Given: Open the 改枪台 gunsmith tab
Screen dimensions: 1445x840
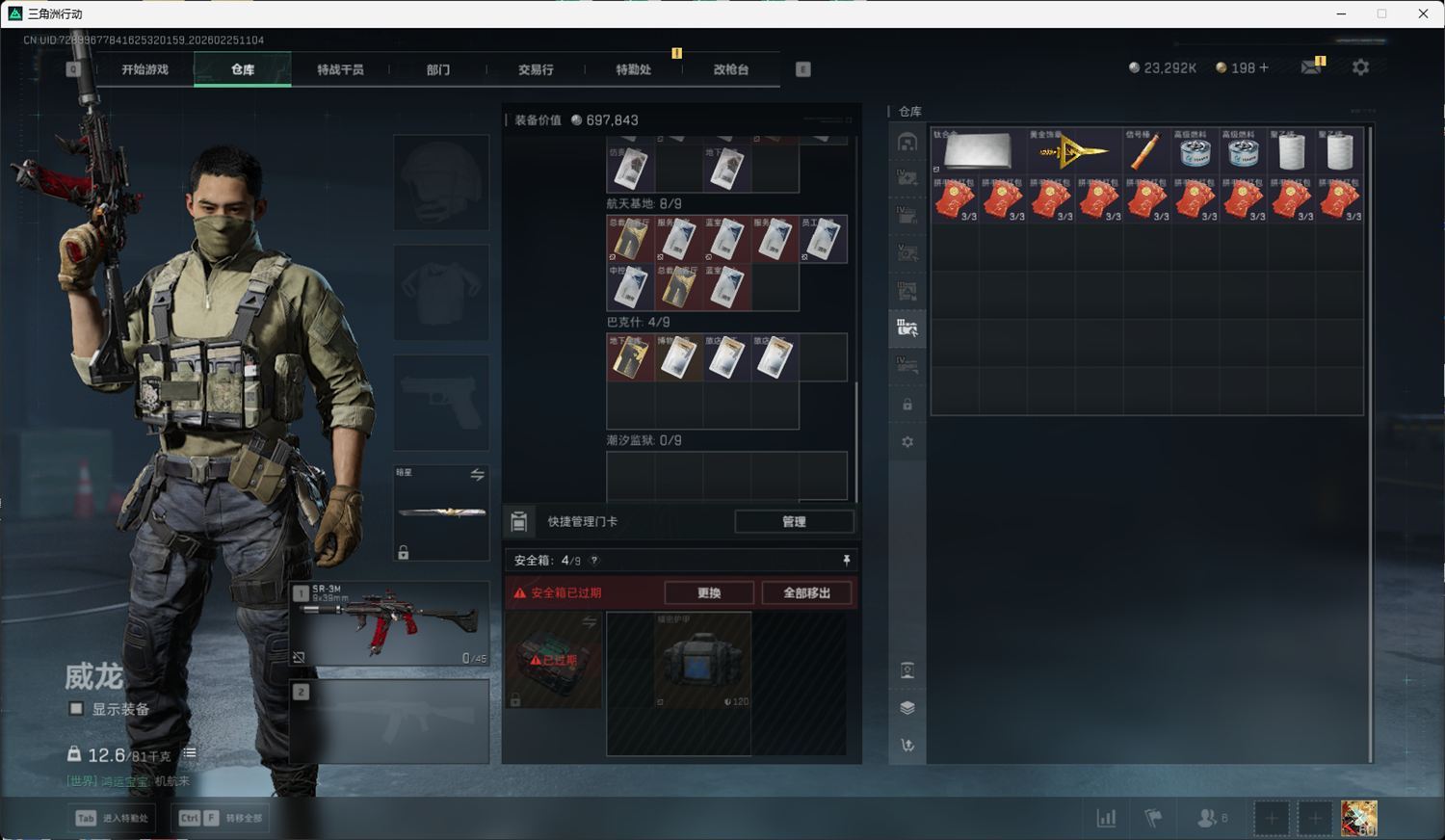Looking at the screenshot, I should click(x=730, y=69).
